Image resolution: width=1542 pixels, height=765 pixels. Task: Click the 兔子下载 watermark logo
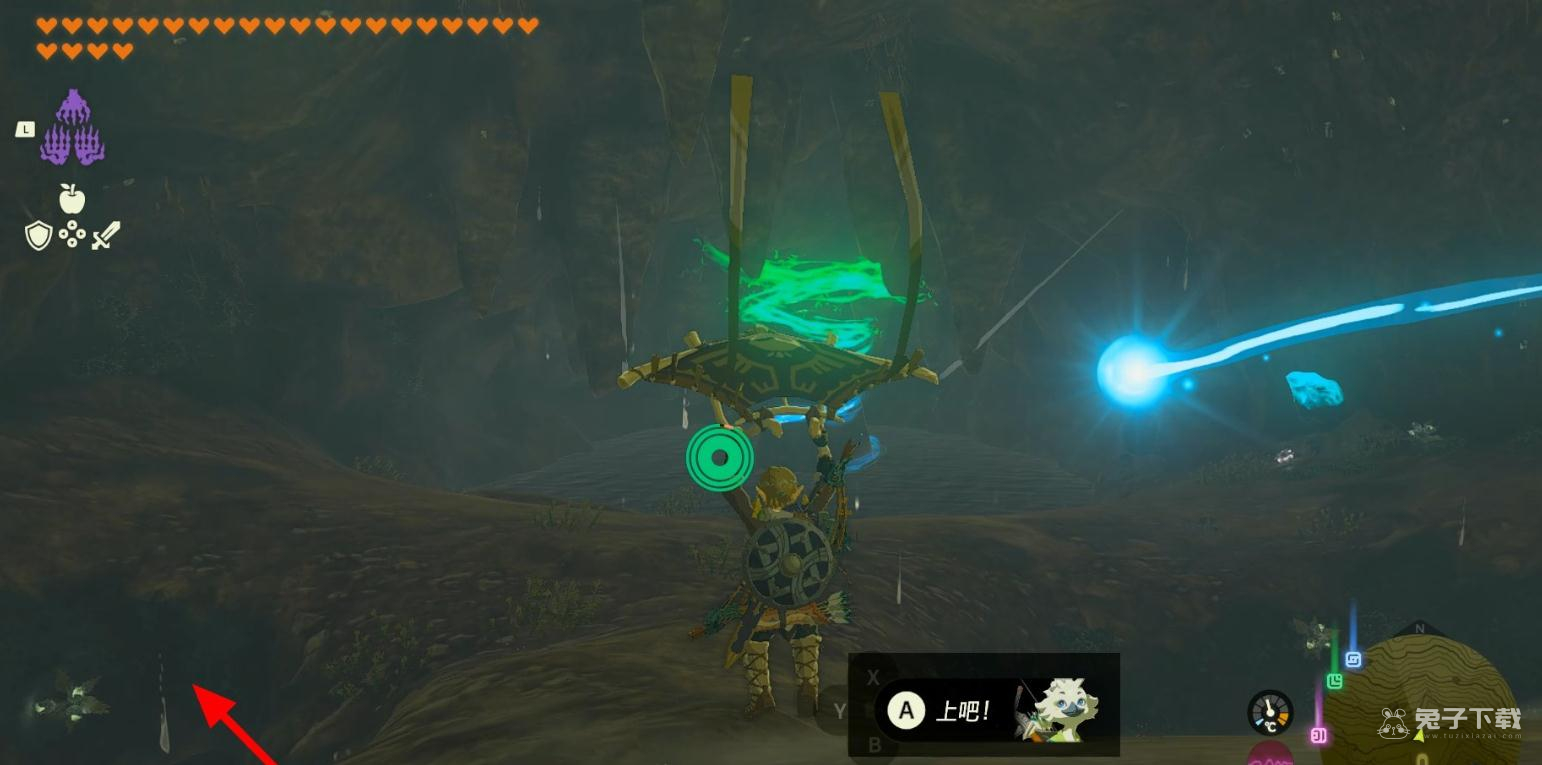(1450, 720)
